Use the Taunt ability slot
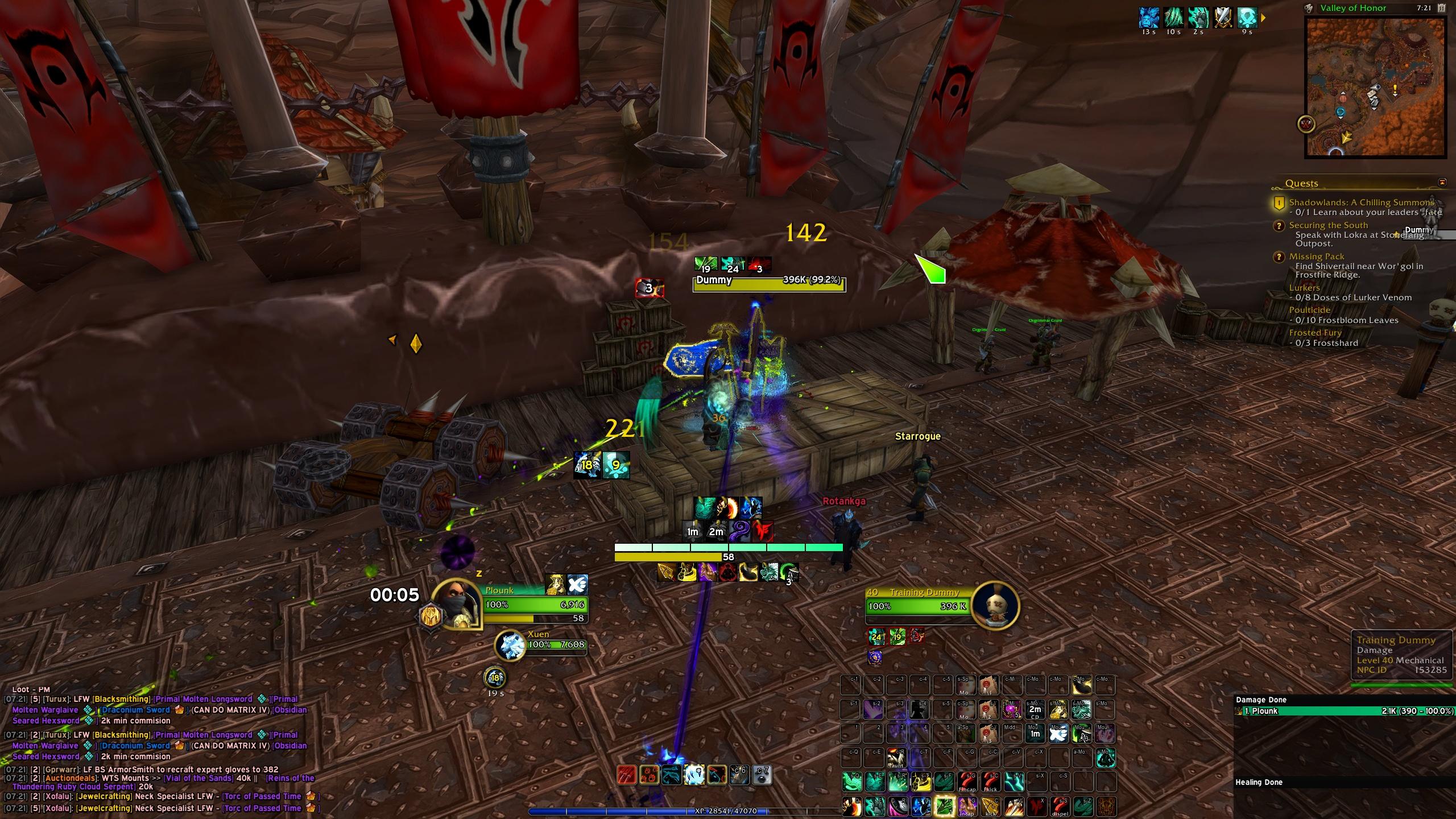 pos(896,758)
